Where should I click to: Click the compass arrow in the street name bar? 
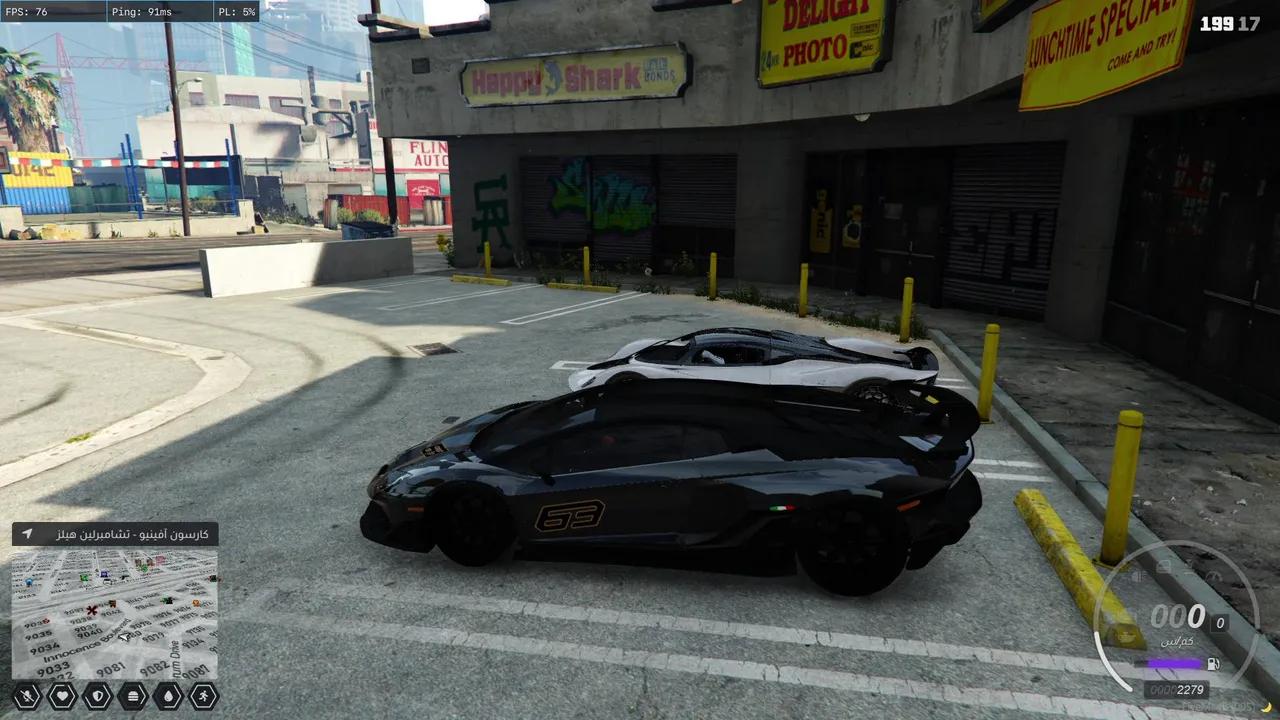[27, 534]
